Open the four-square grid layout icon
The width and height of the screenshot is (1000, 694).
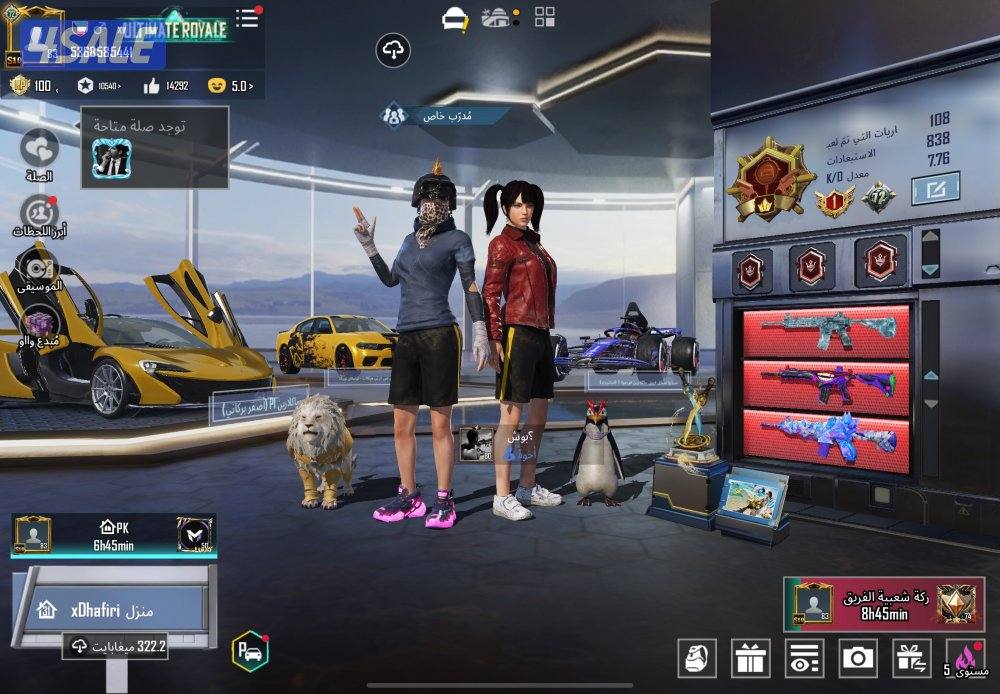pos(545,16)
